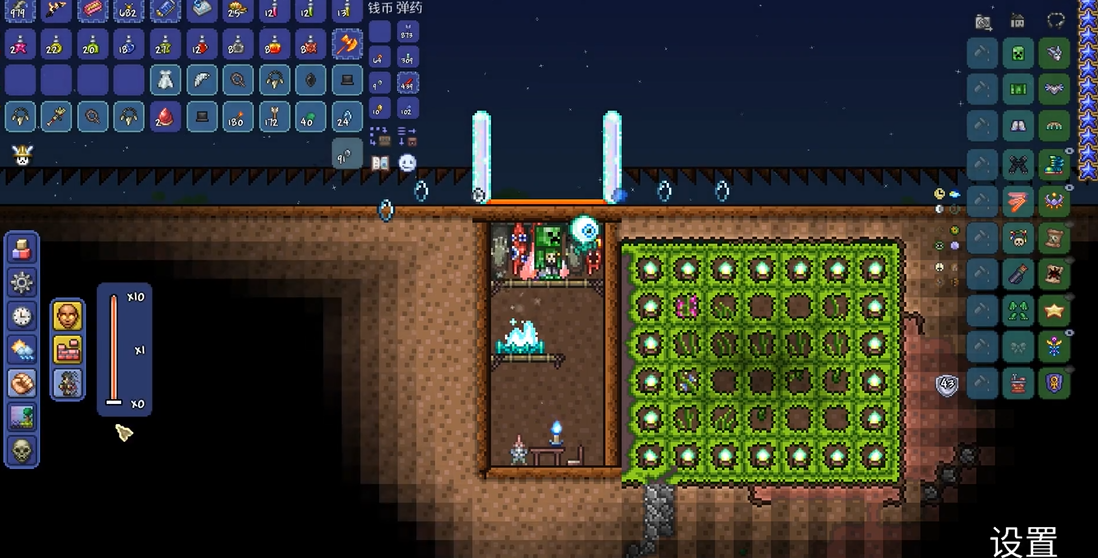The image size is (1098, 558).
Task: Toggle the increased placement range brick button
Action: click(x=68, y=350)
